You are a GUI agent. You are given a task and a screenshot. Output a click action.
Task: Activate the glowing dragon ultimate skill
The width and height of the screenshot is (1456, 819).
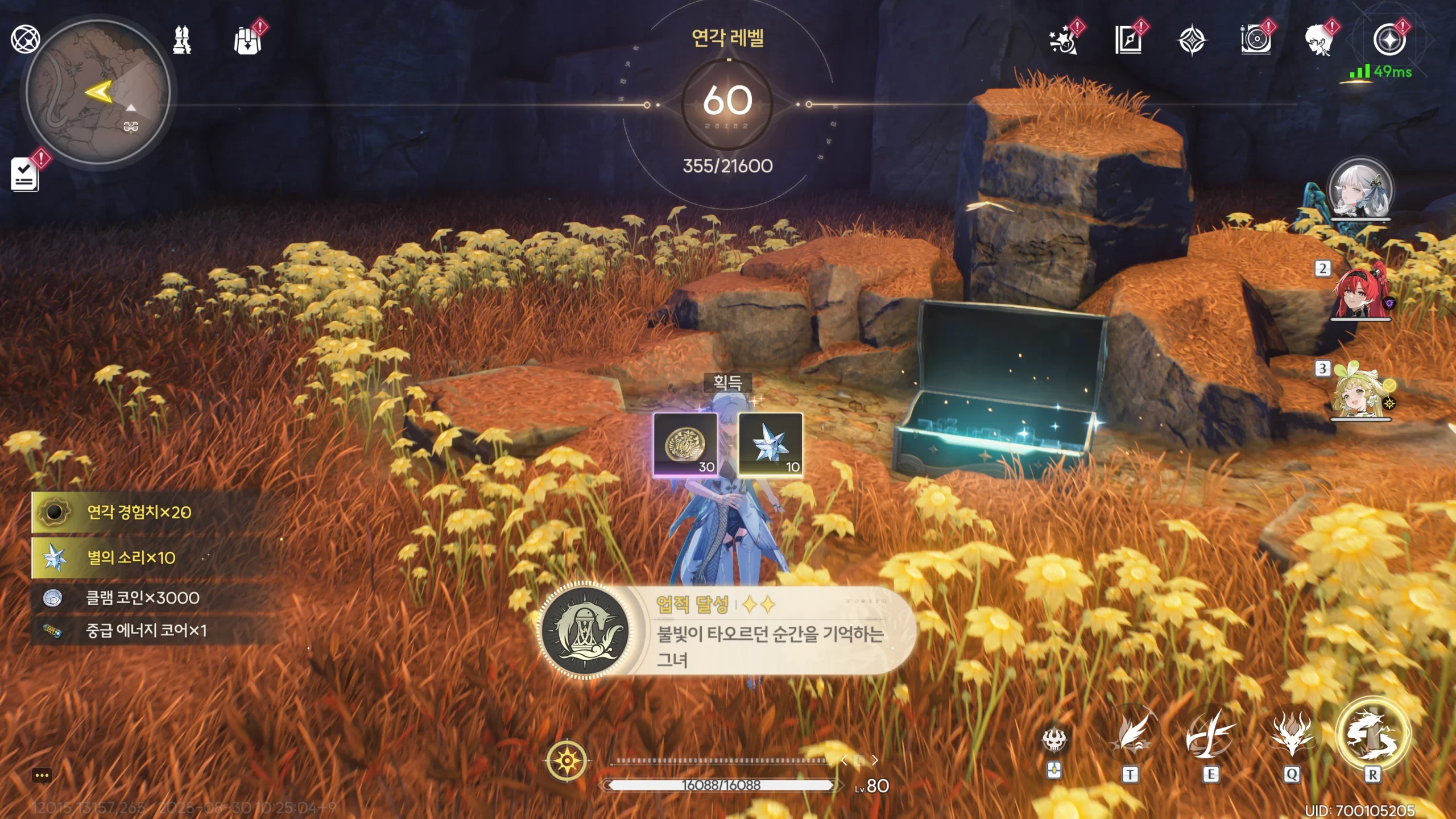[1372, 734]
